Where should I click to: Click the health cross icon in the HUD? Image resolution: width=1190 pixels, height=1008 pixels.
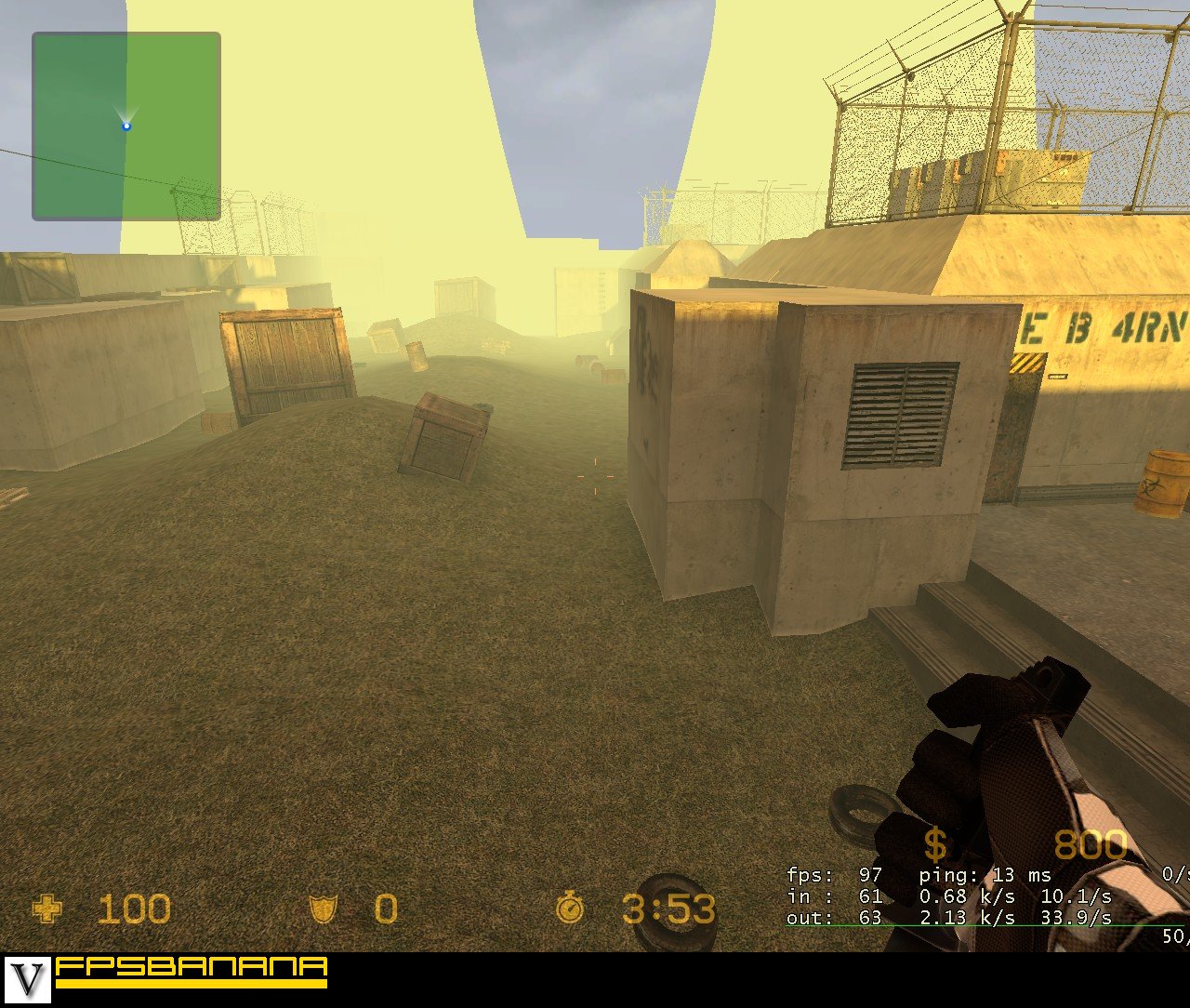tap(47, 909)
